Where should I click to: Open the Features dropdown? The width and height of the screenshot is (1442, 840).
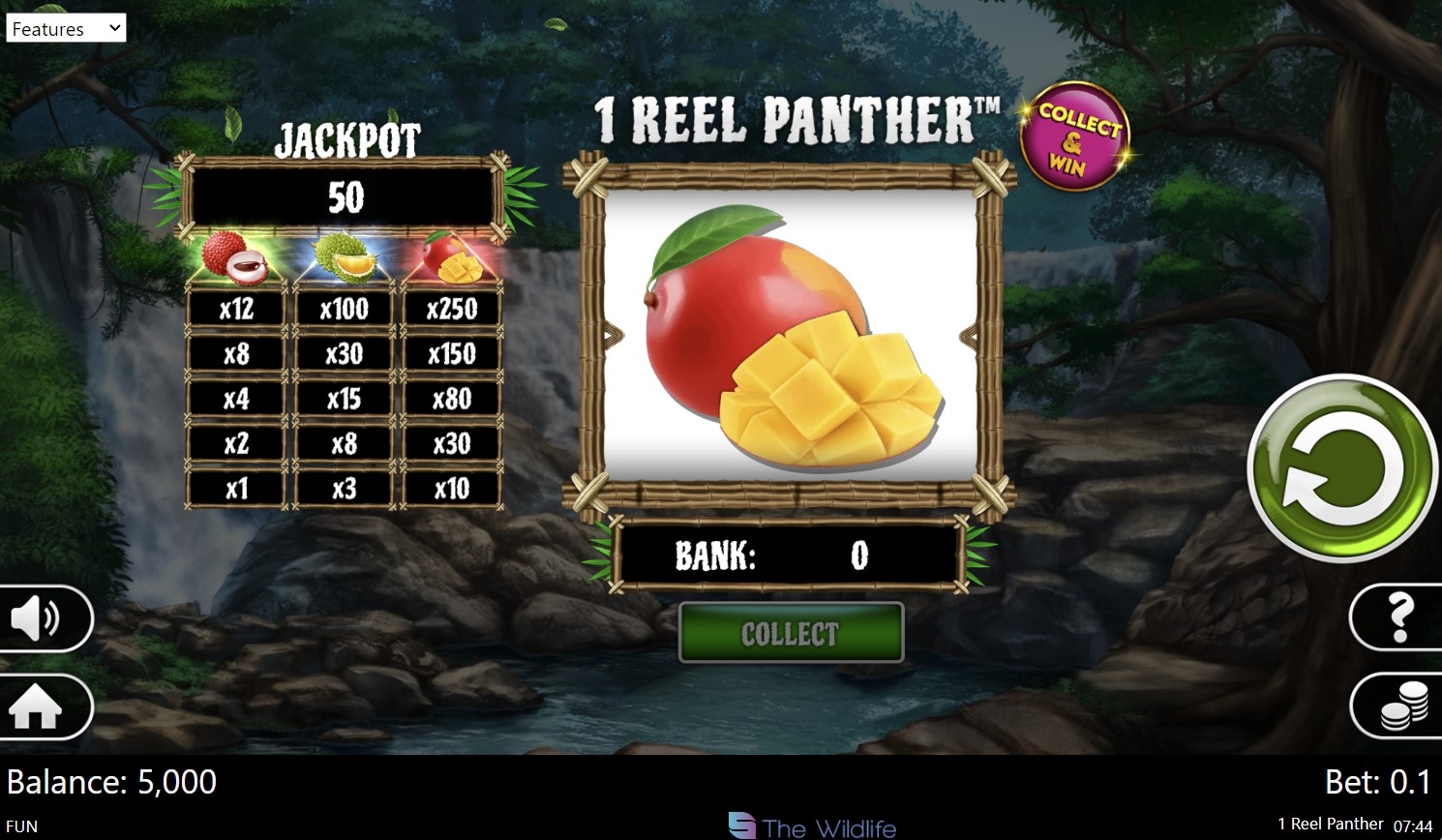(x=66, y=28)
